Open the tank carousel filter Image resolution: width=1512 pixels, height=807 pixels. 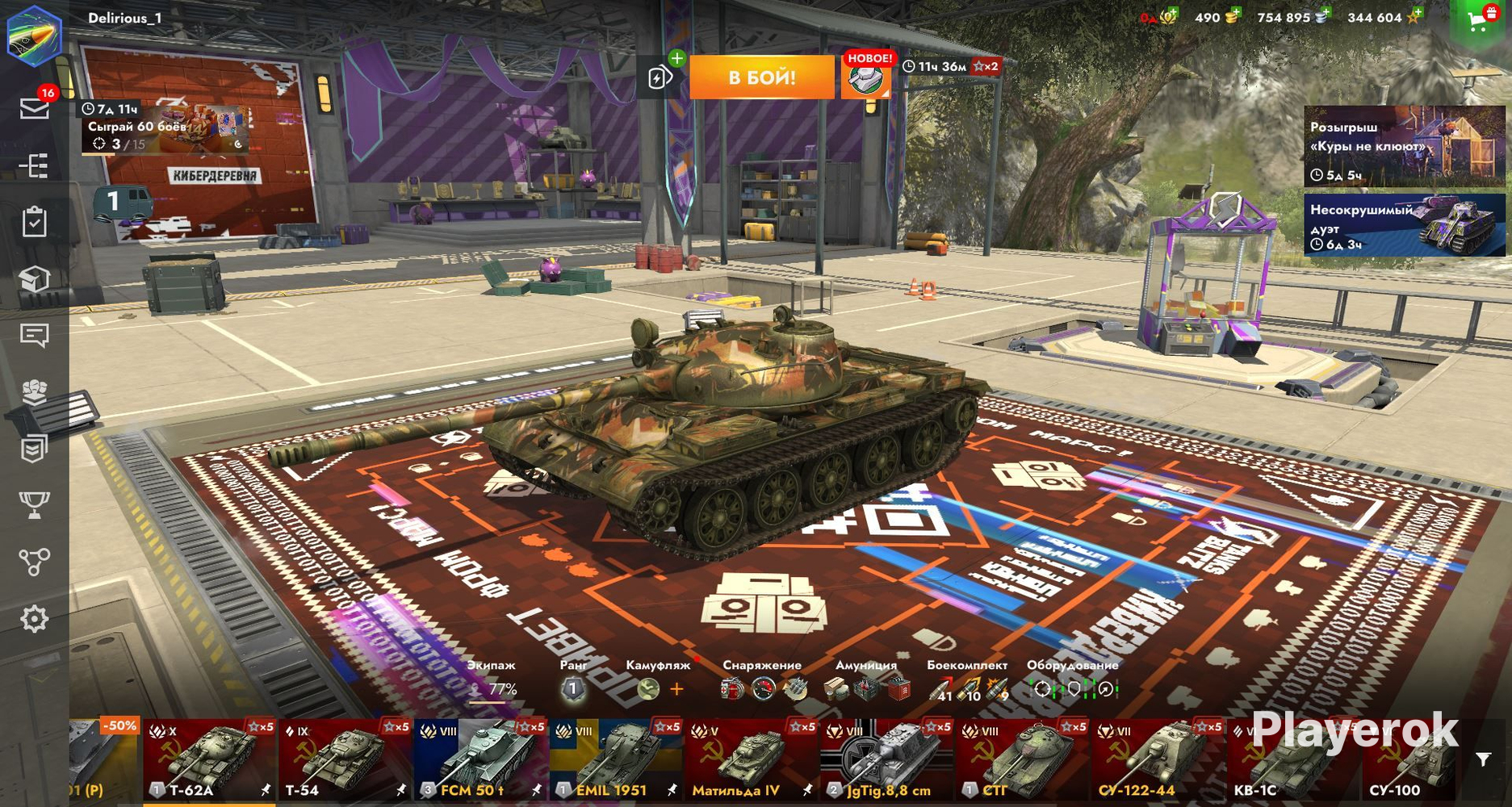(x=1483, y=759)
